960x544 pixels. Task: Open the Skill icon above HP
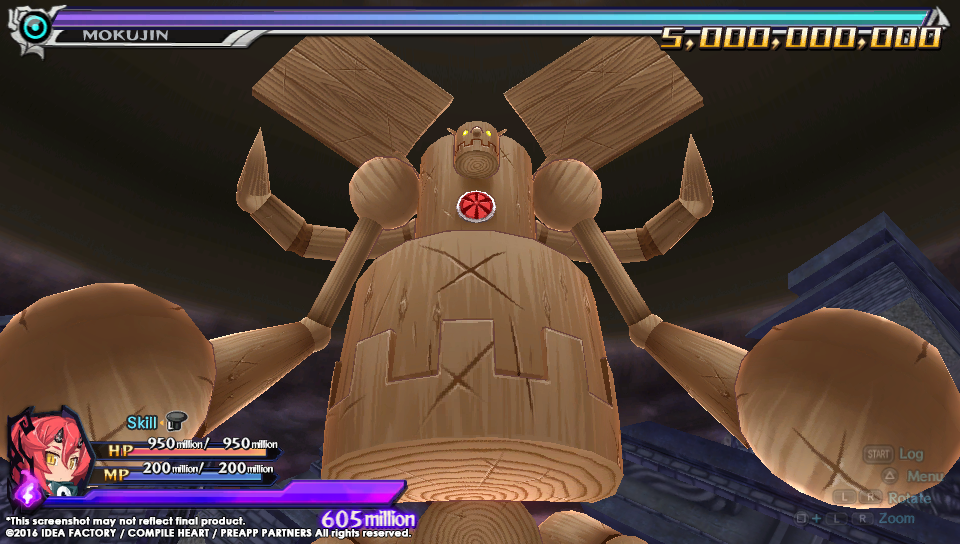tap(176, 422)
